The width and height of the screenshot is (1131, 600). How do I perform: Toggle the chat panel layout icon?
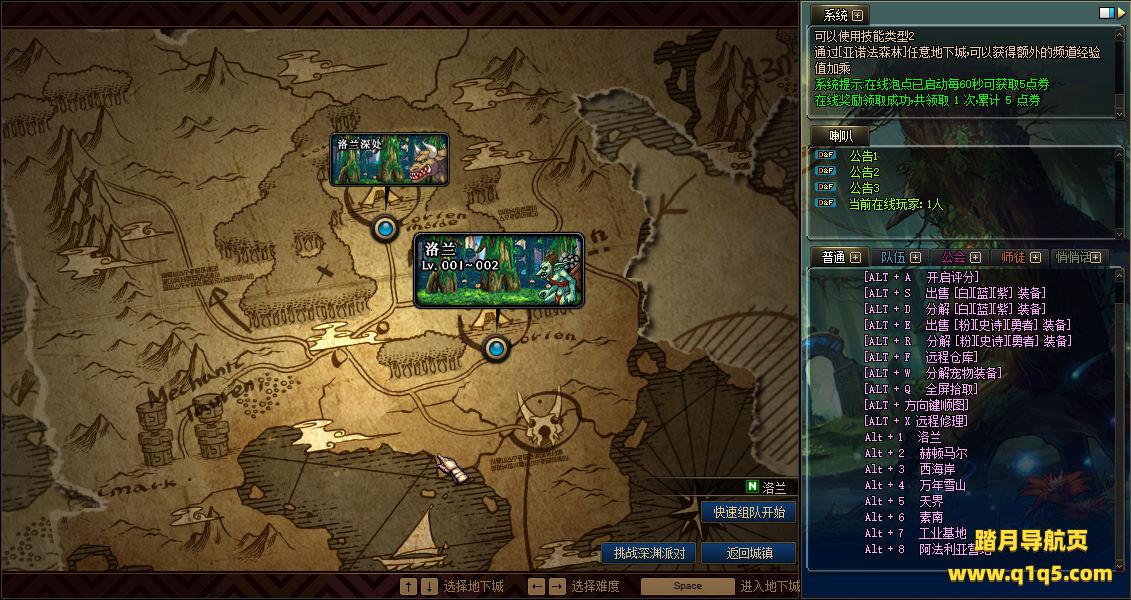click(x=1105, y=13)
